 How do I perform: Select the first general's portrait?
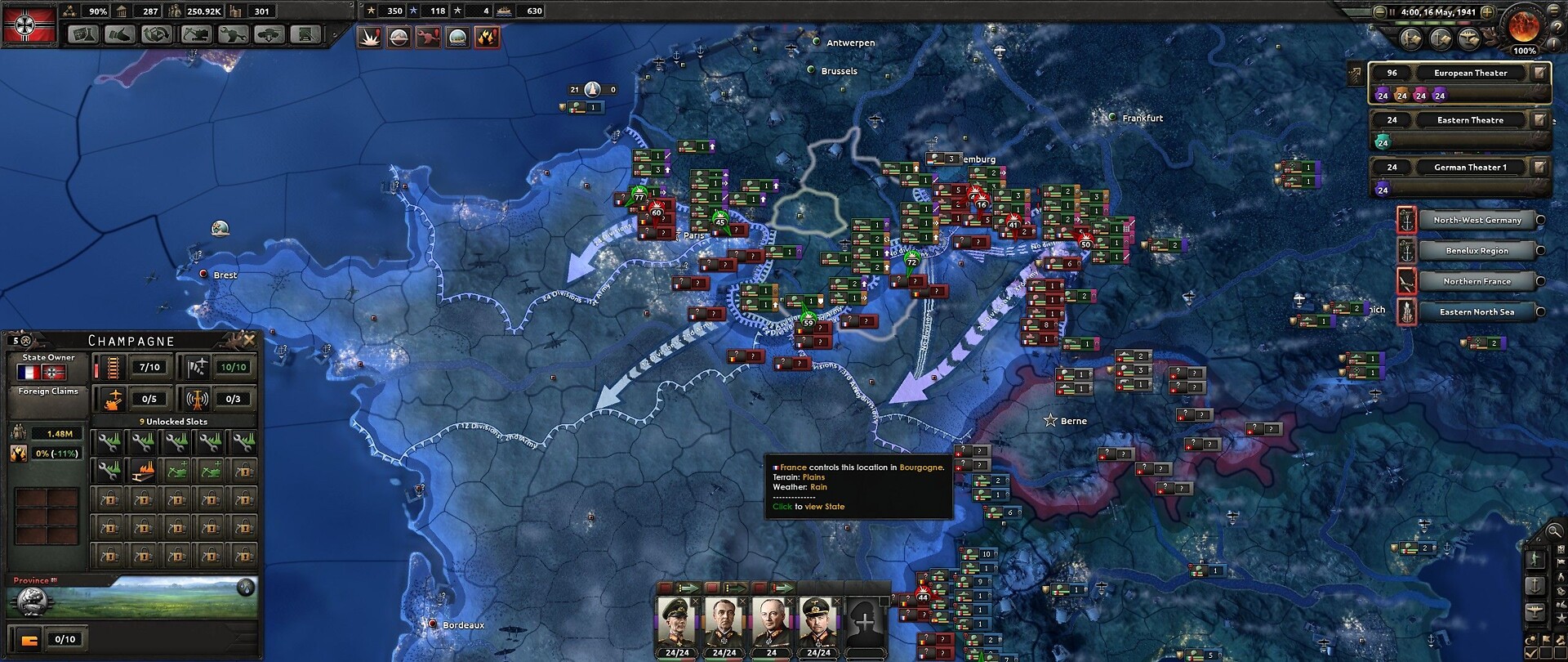677,622
